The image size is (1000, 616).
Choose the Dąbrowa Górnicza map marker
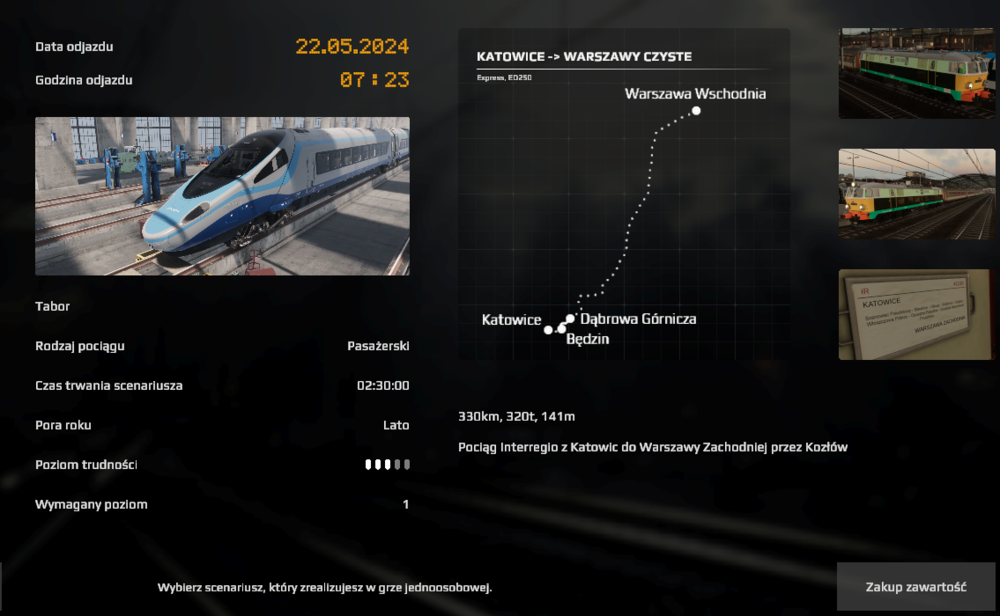[x=570, y=319]
